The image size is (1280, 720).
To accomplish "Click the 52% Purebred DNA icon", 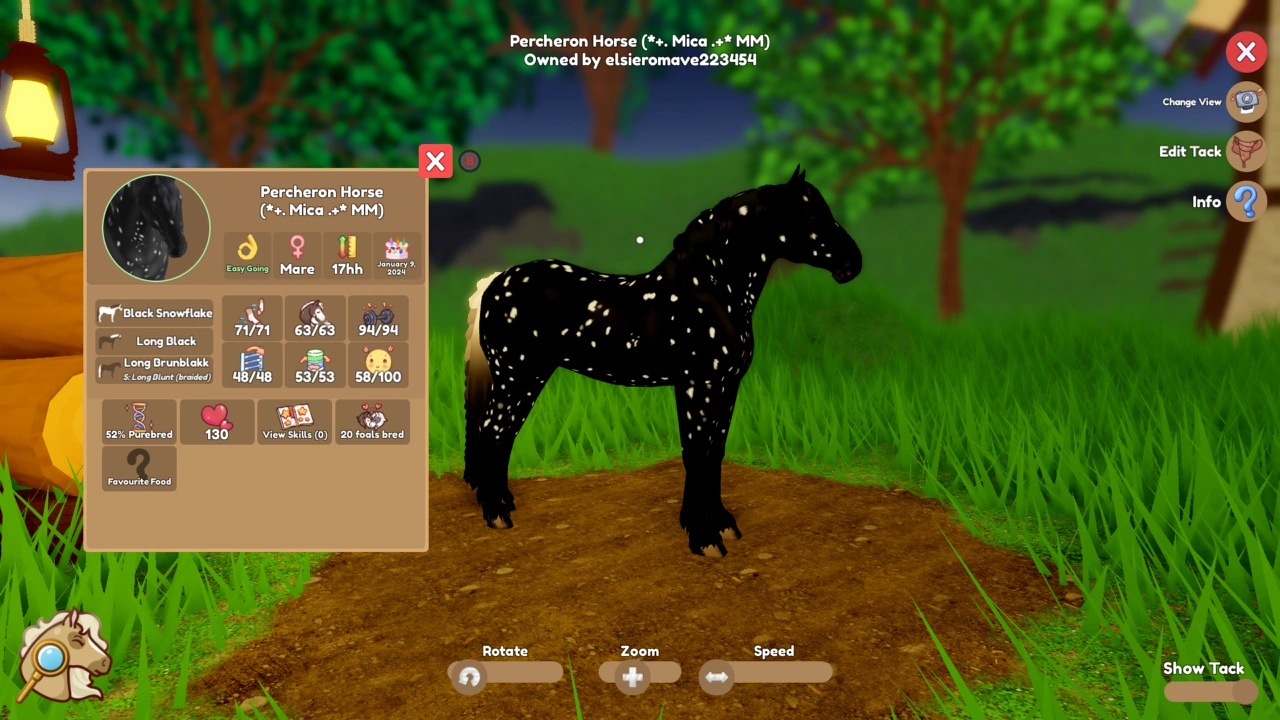I will point(139,420).
